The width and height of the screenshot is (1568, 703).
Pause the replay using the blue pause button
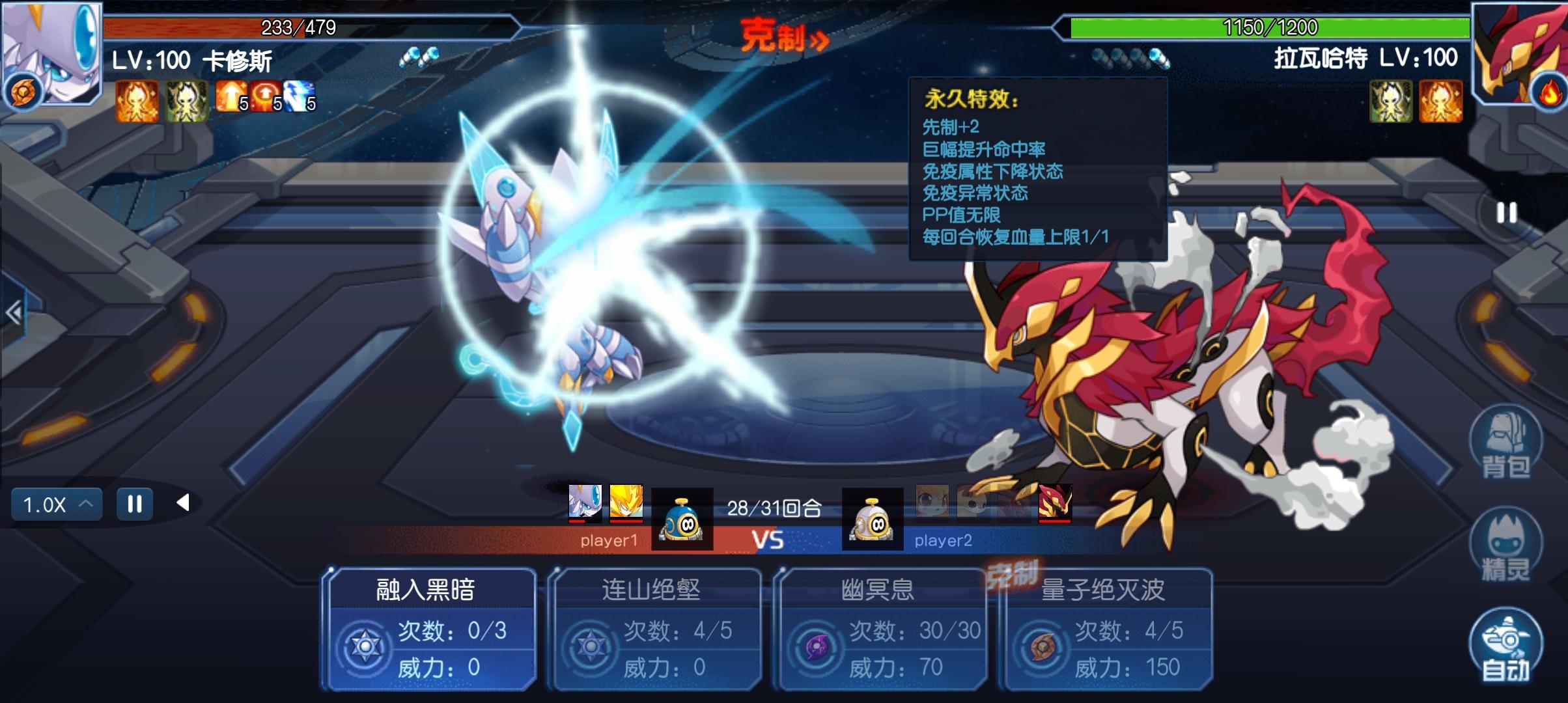(x=135, y=504)
